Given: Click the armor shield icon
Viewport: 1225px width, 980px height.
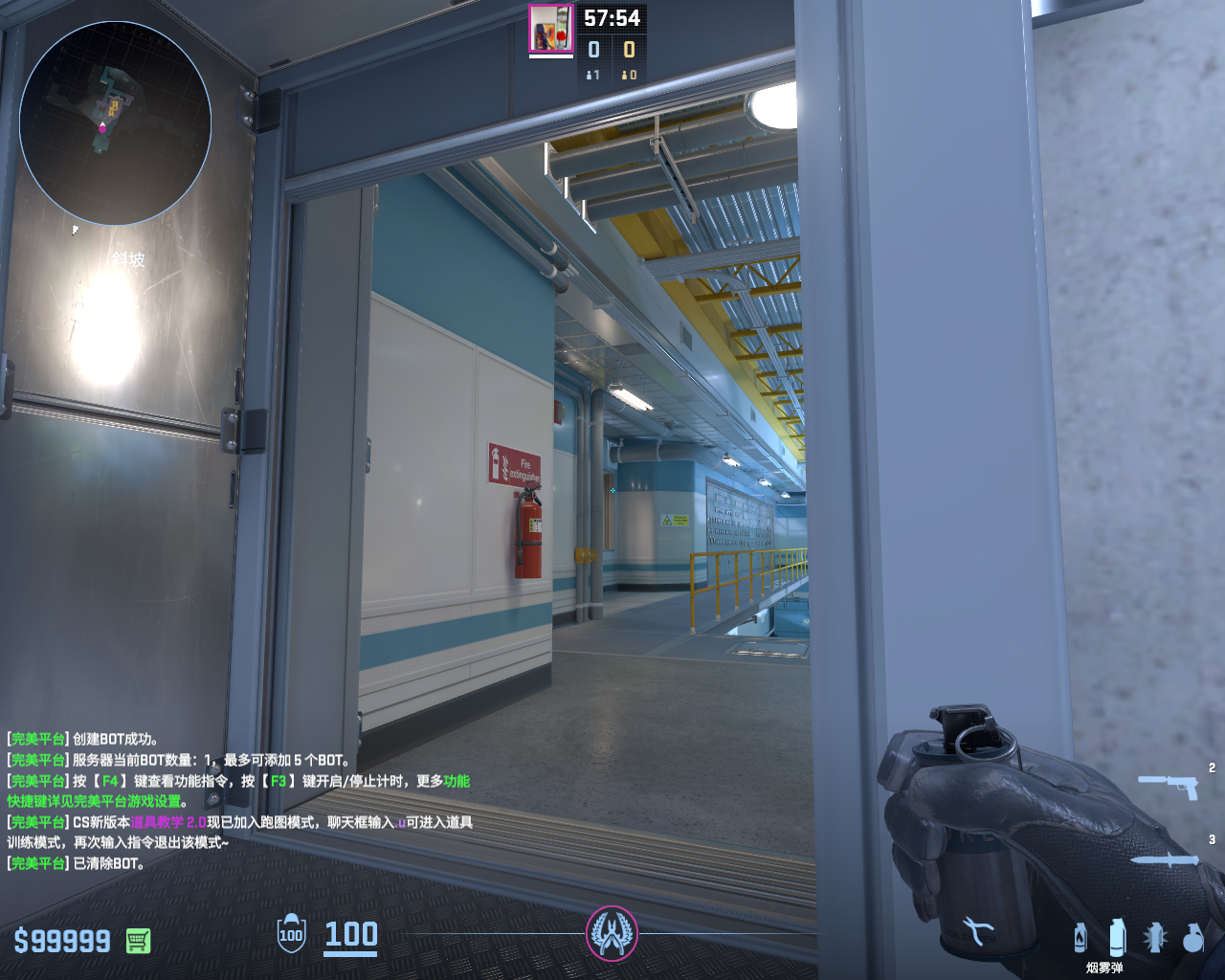Looking at the screenshot, I should [x=291, y=934].
